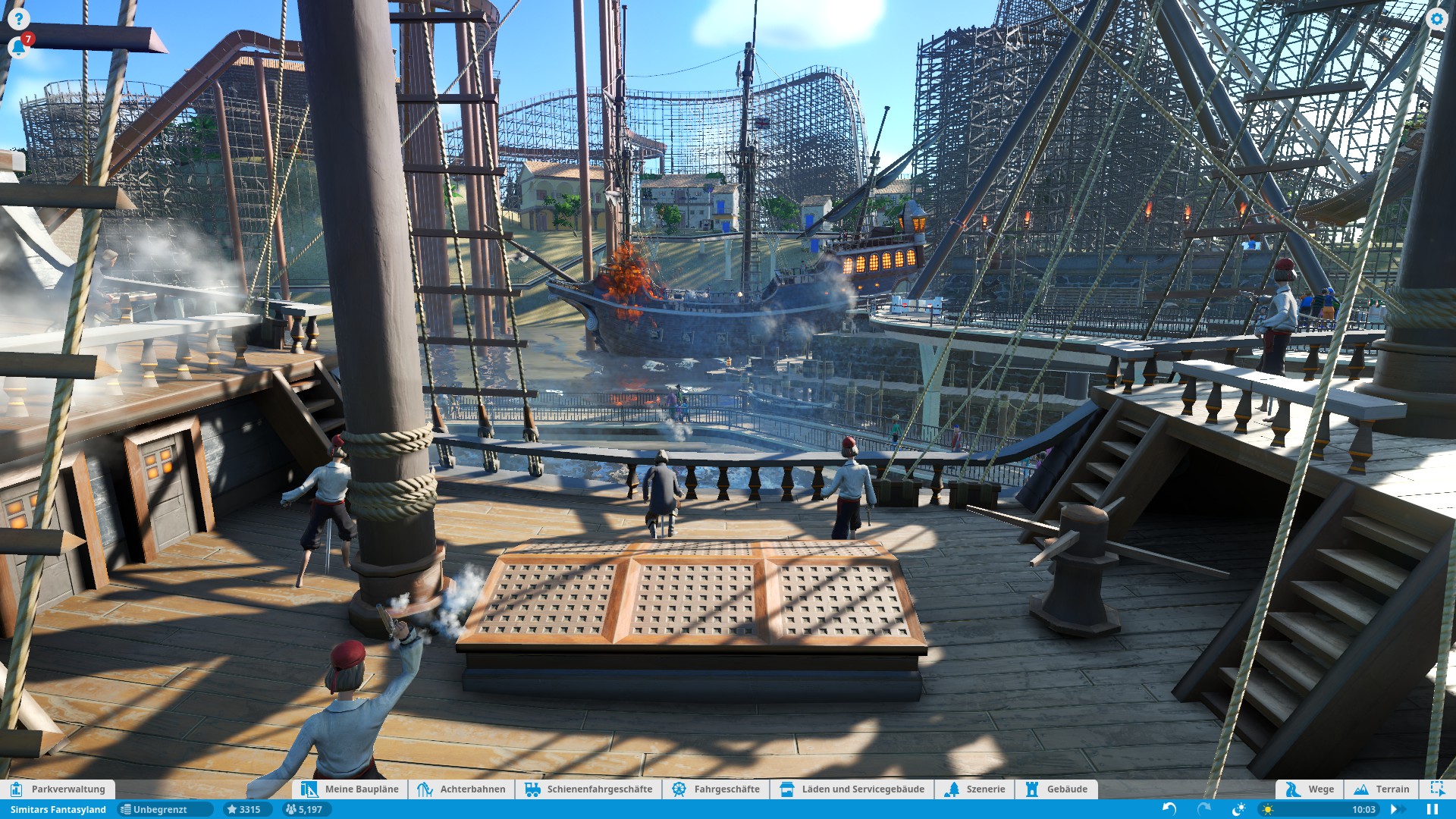The image size is (1456, 819).
Task: Select the Achterbahnen coaster category
Action: (x=462, y=789)
